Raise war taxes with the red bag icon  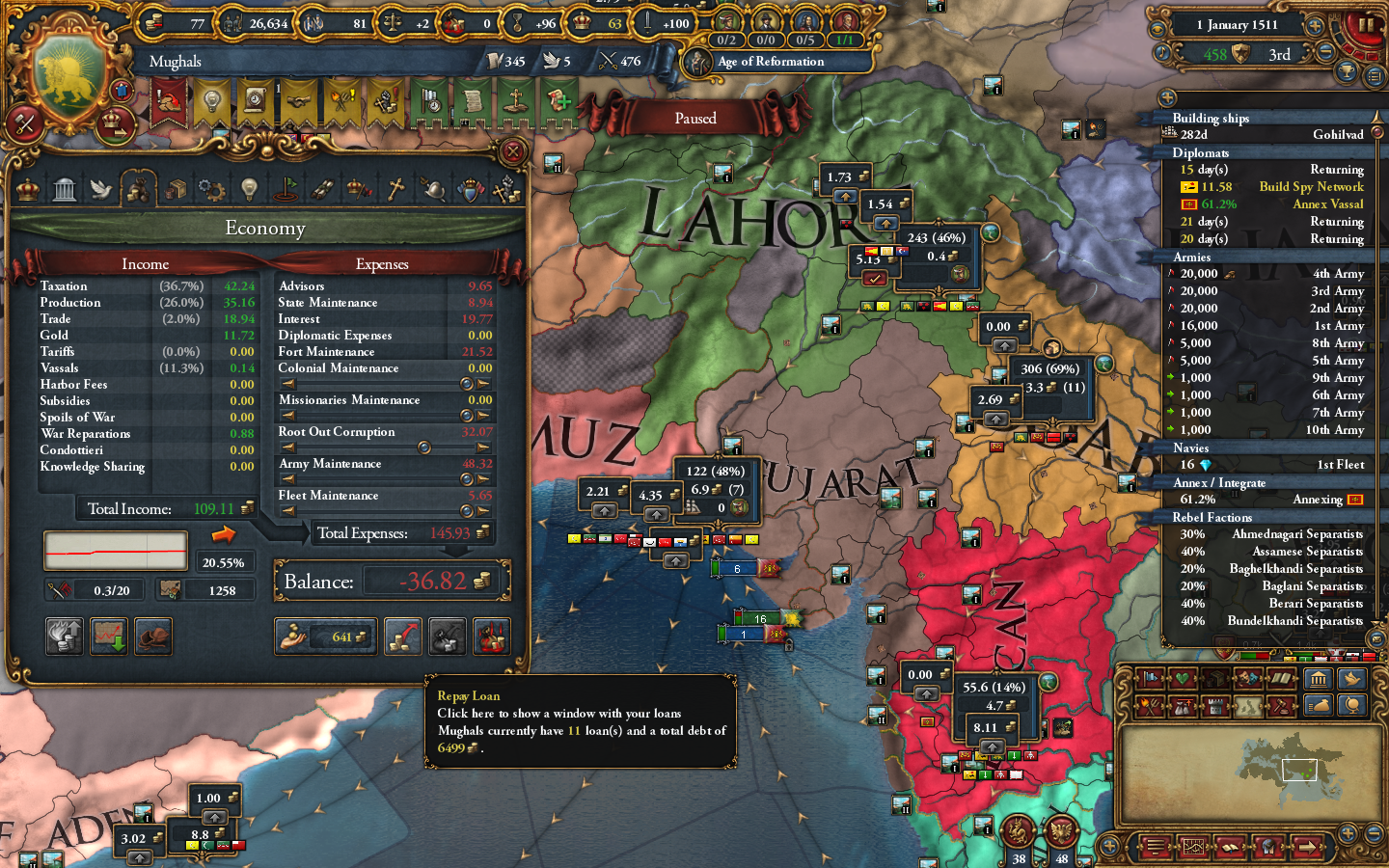click(491, 637)
